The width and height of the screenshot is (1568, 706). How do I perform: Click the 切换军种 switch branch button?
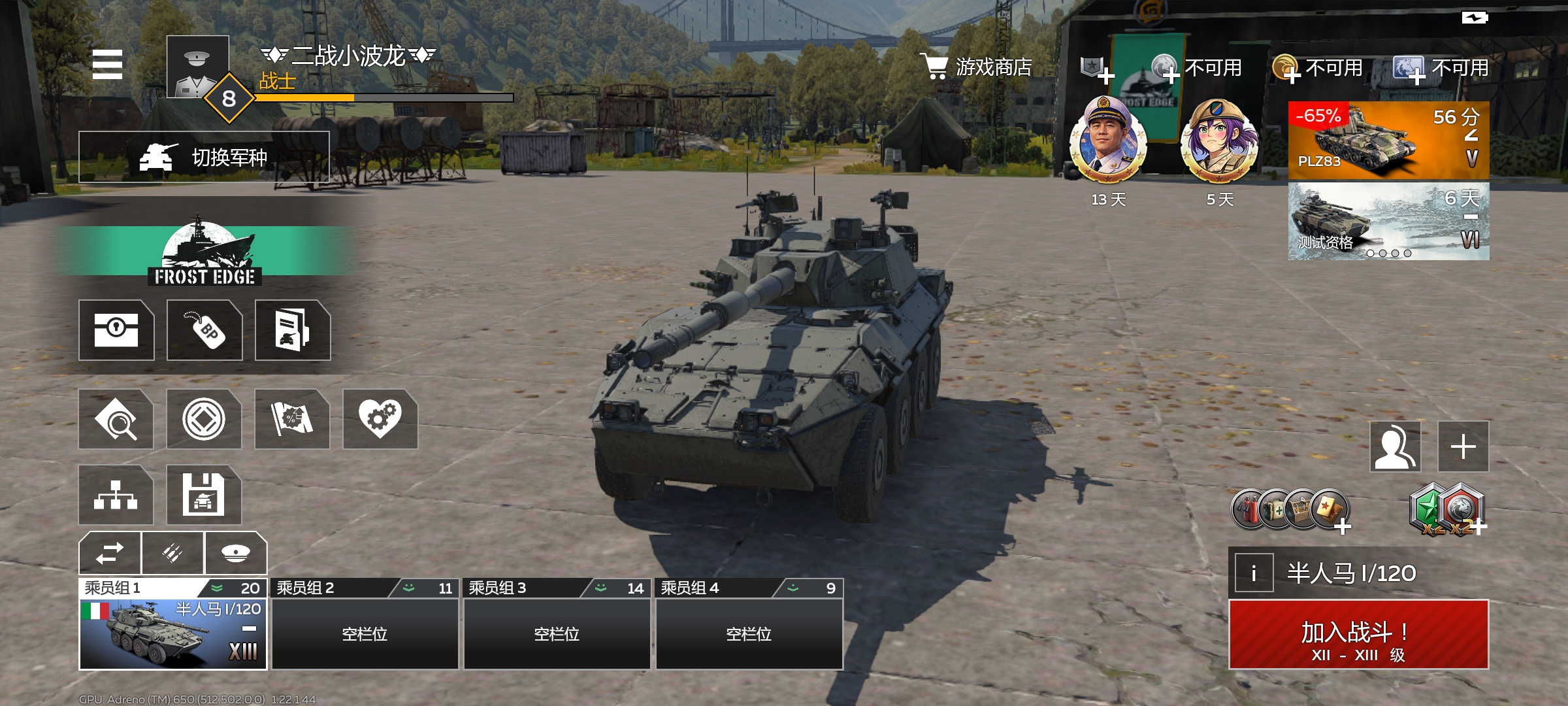(x=204, y=157)
